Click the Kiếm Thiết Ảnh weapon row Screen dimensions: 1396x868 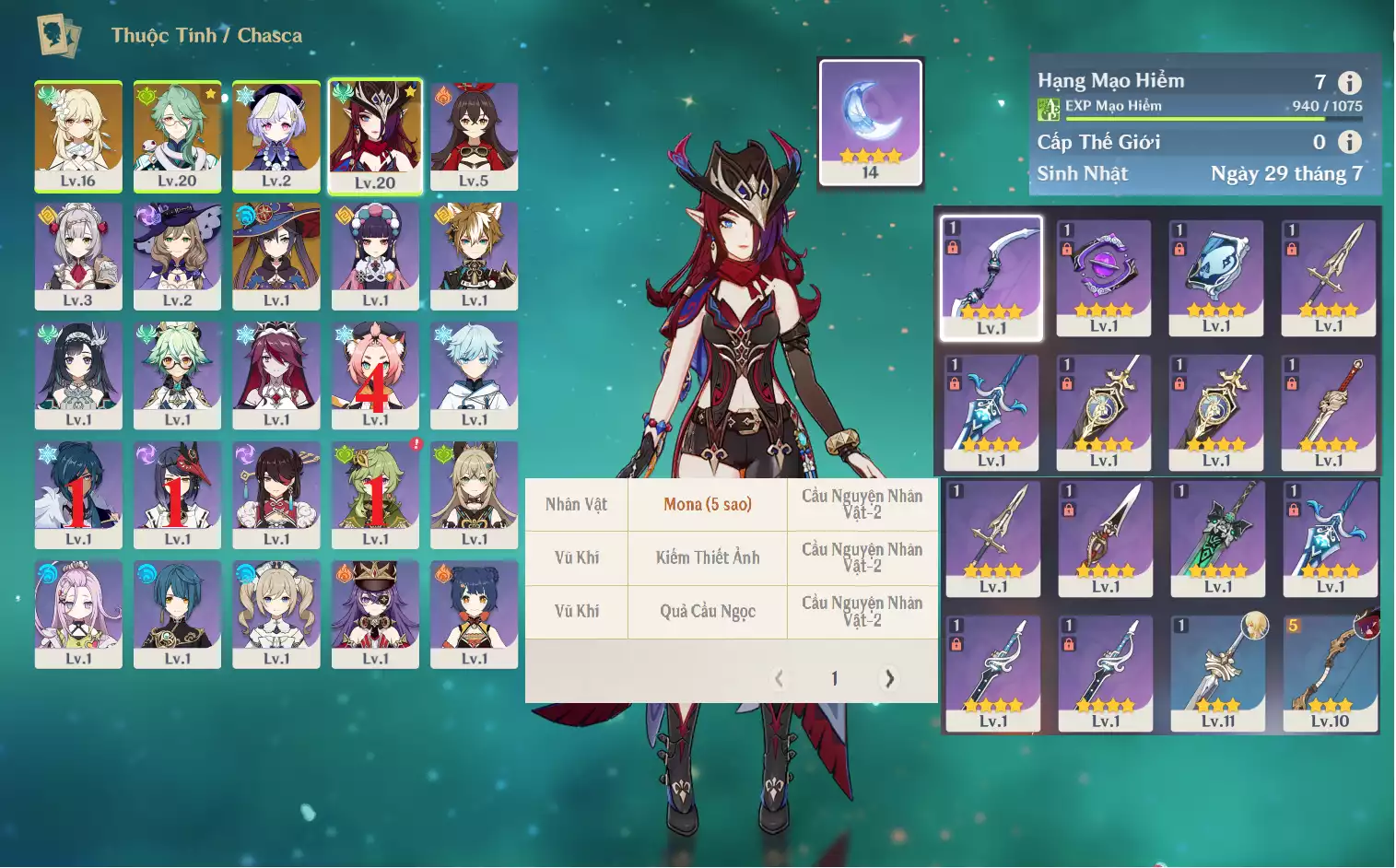point(708,557)
